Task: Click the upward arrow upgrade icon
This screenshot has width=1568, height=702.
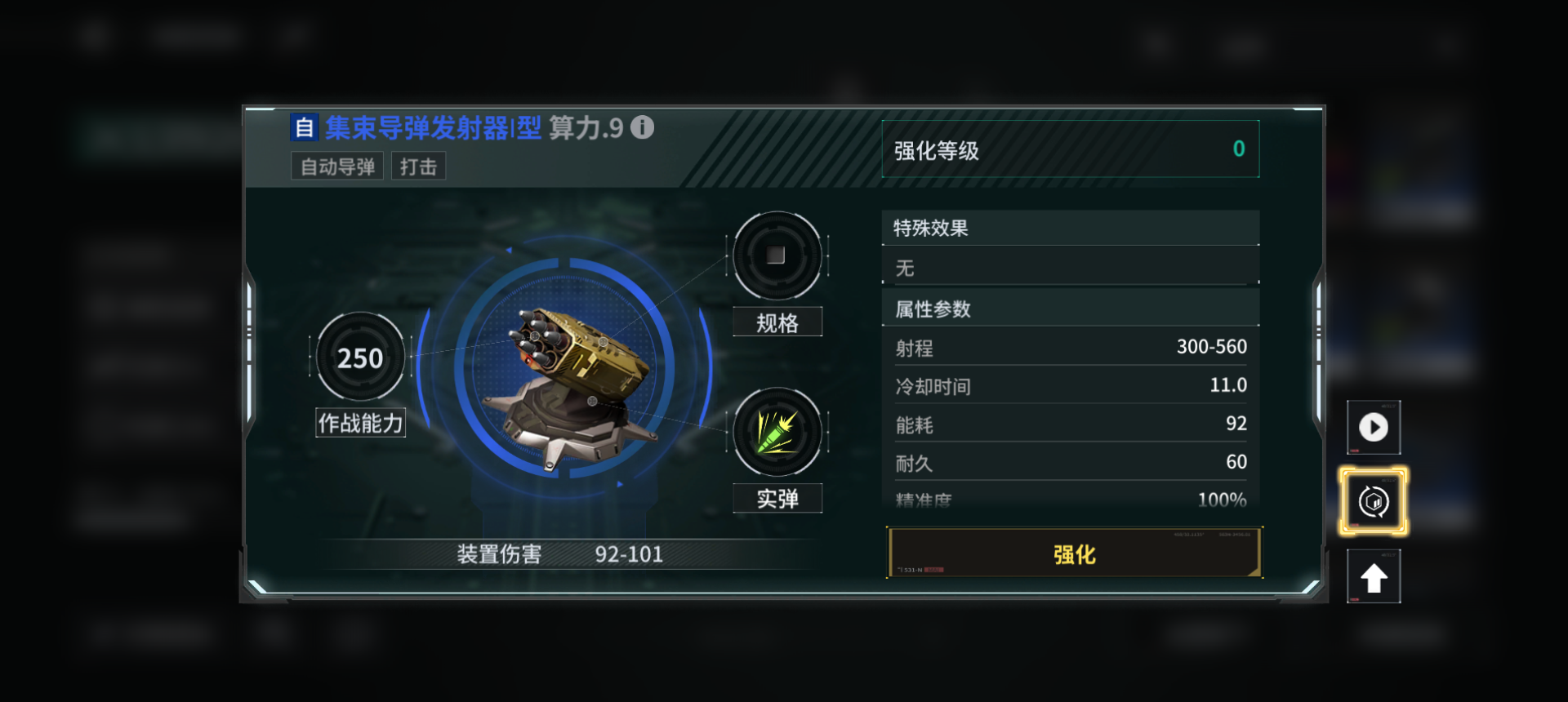Action: click(1374, 575)
